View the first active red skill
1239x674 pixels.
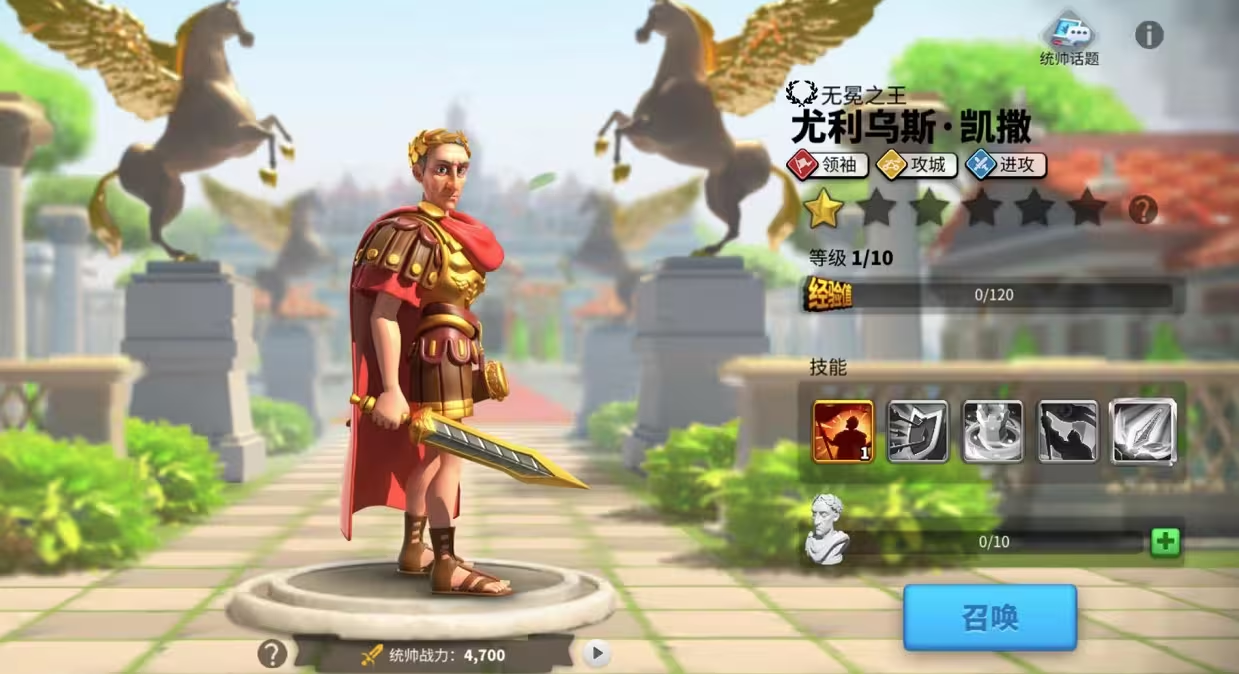pos(843,431)
